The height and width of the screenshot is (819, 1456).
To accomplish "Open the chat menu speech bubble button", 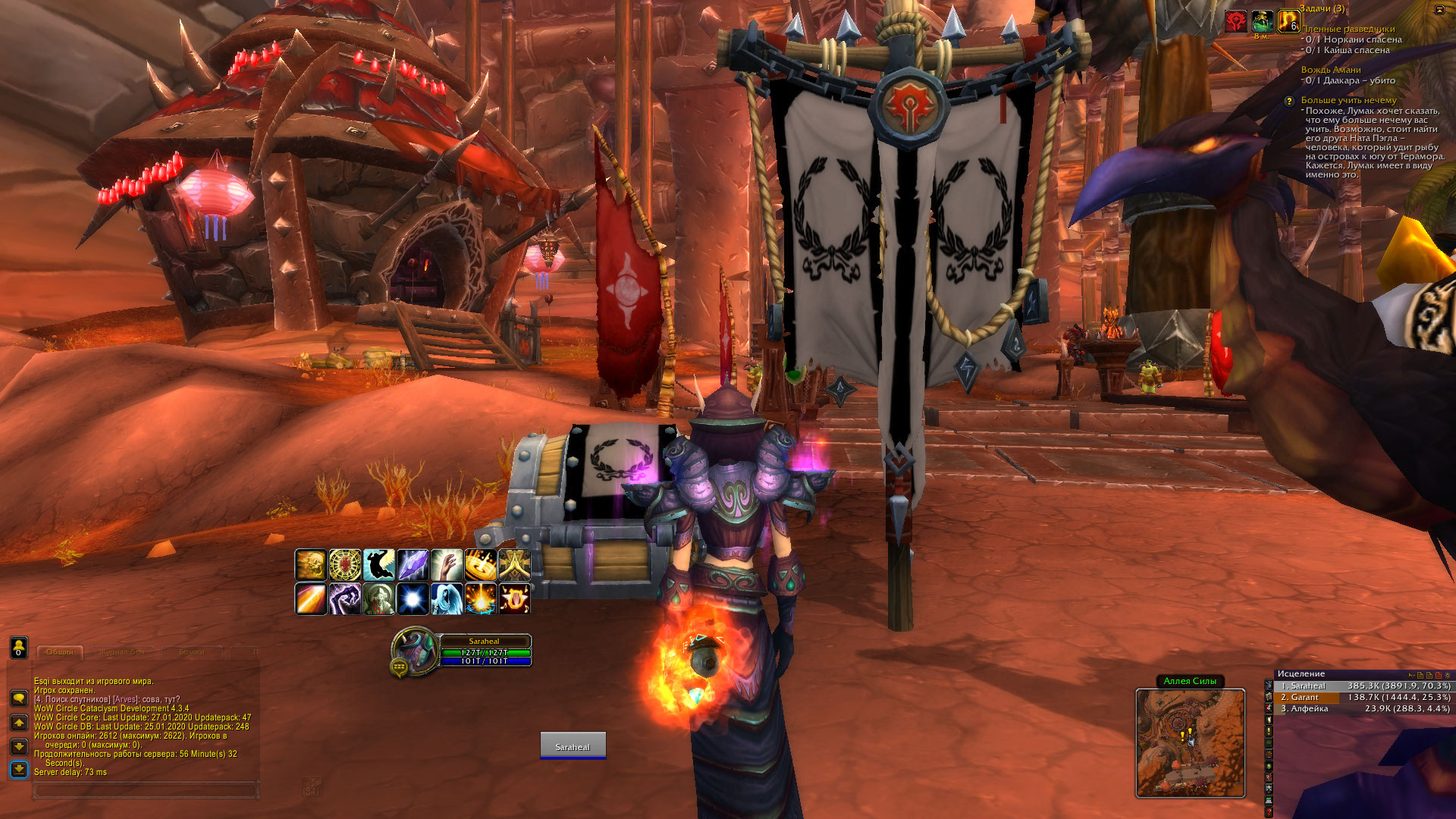I will coord(19,697).
